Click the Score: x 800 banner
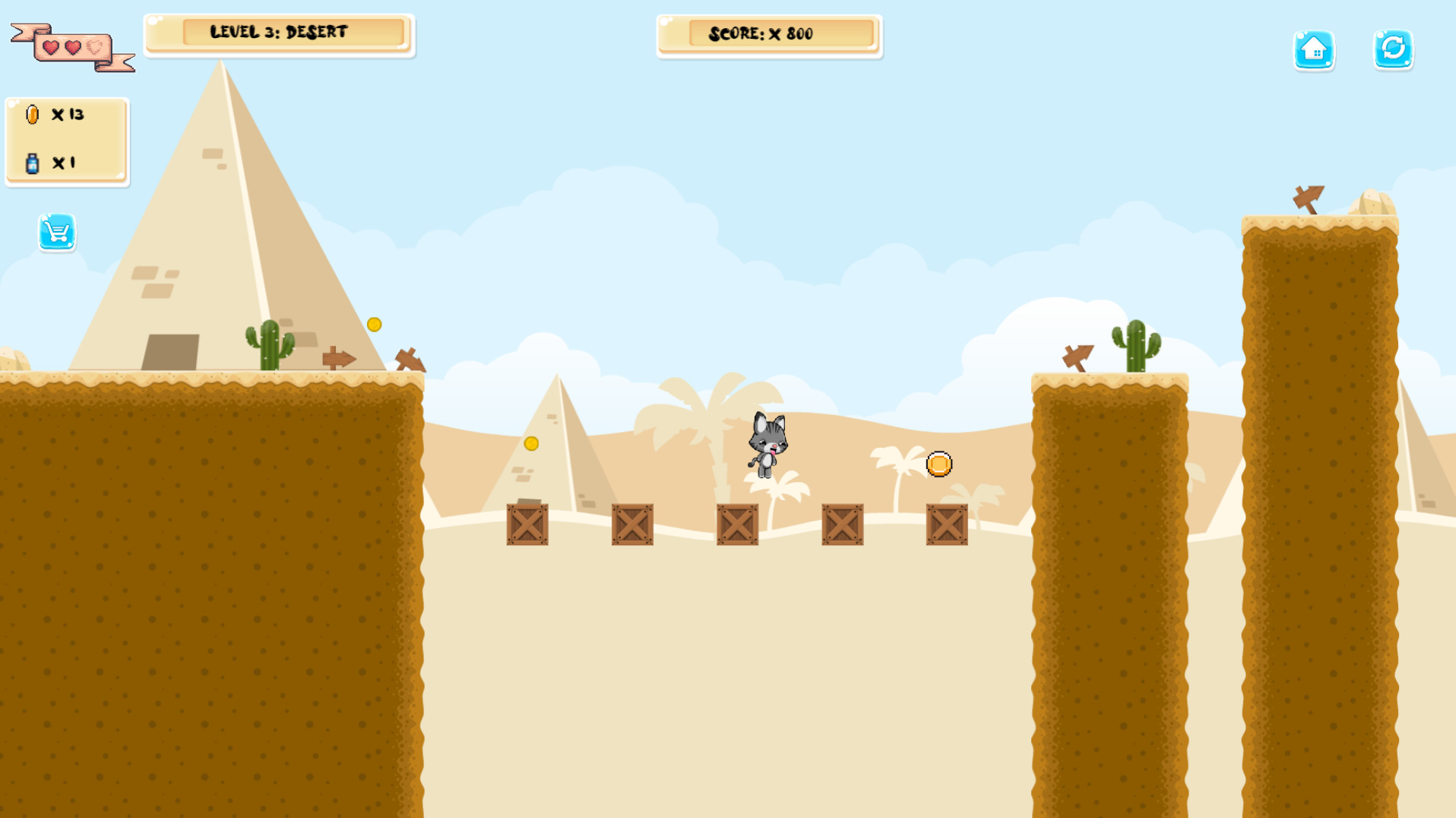Screen dimensions: 1456x818 point(768,33)
